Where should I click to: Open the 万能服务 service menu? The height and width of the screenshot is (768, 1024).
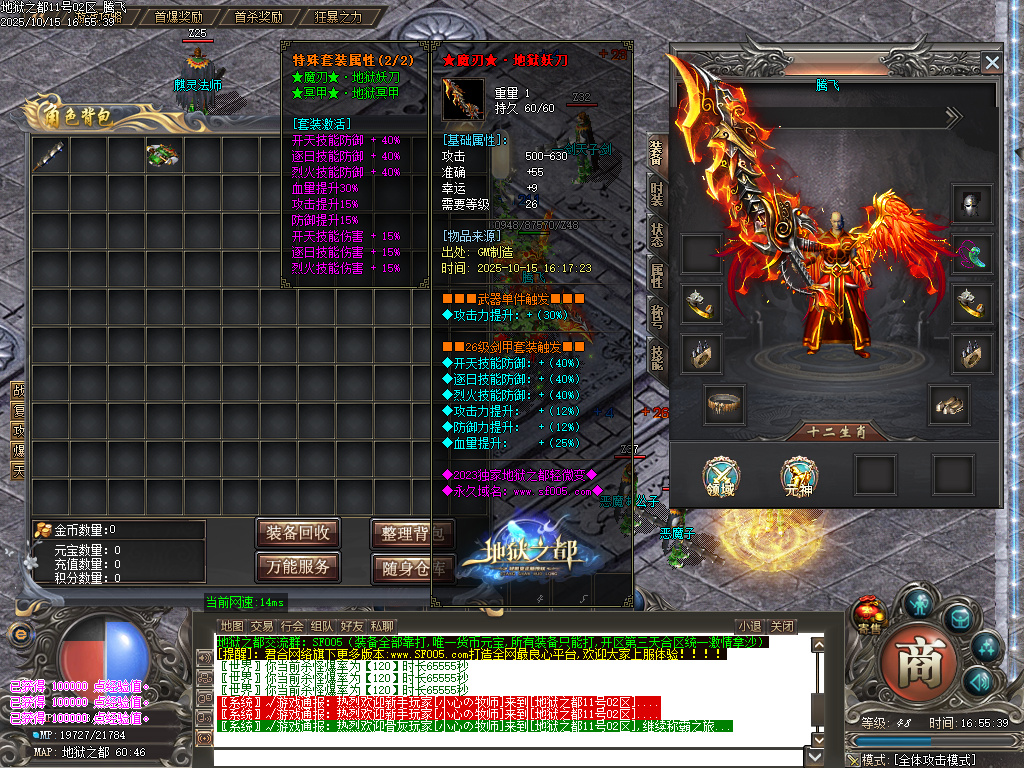click(x=297, y=567)
